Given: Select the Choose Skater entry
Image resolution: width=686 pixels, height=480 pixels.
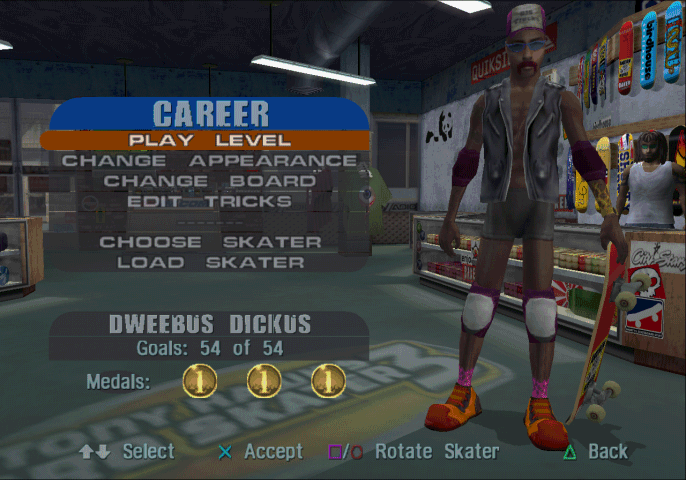Looking at the screenshot, I should click(210, 242).
